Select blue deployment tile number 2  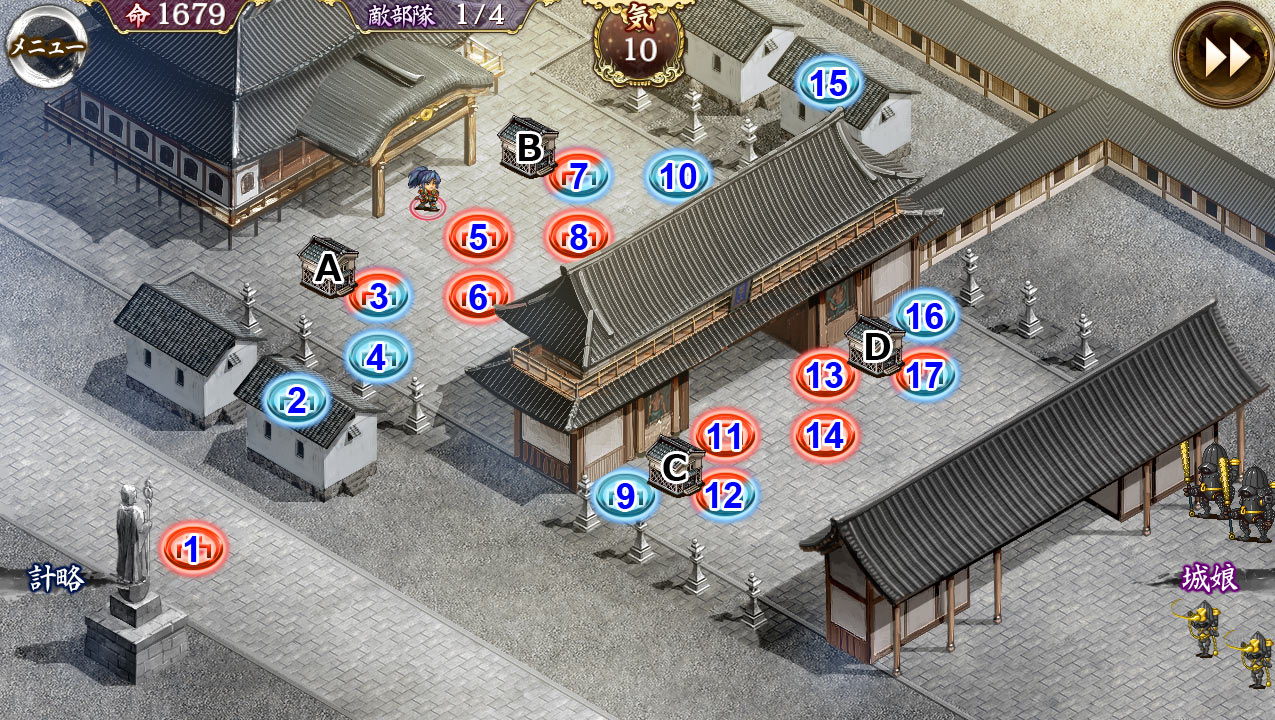[x=297, y=401]
